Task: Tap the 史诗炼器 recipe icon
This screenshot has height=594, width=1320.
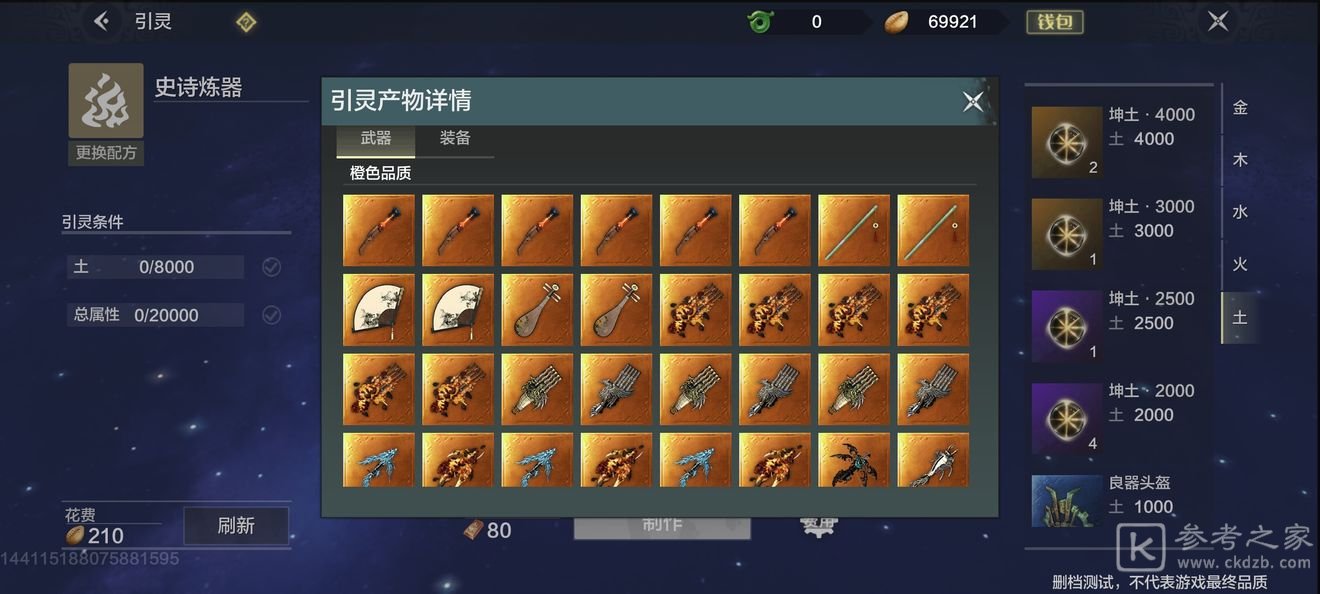Action: pyautogui.click(x=106, y=100)
